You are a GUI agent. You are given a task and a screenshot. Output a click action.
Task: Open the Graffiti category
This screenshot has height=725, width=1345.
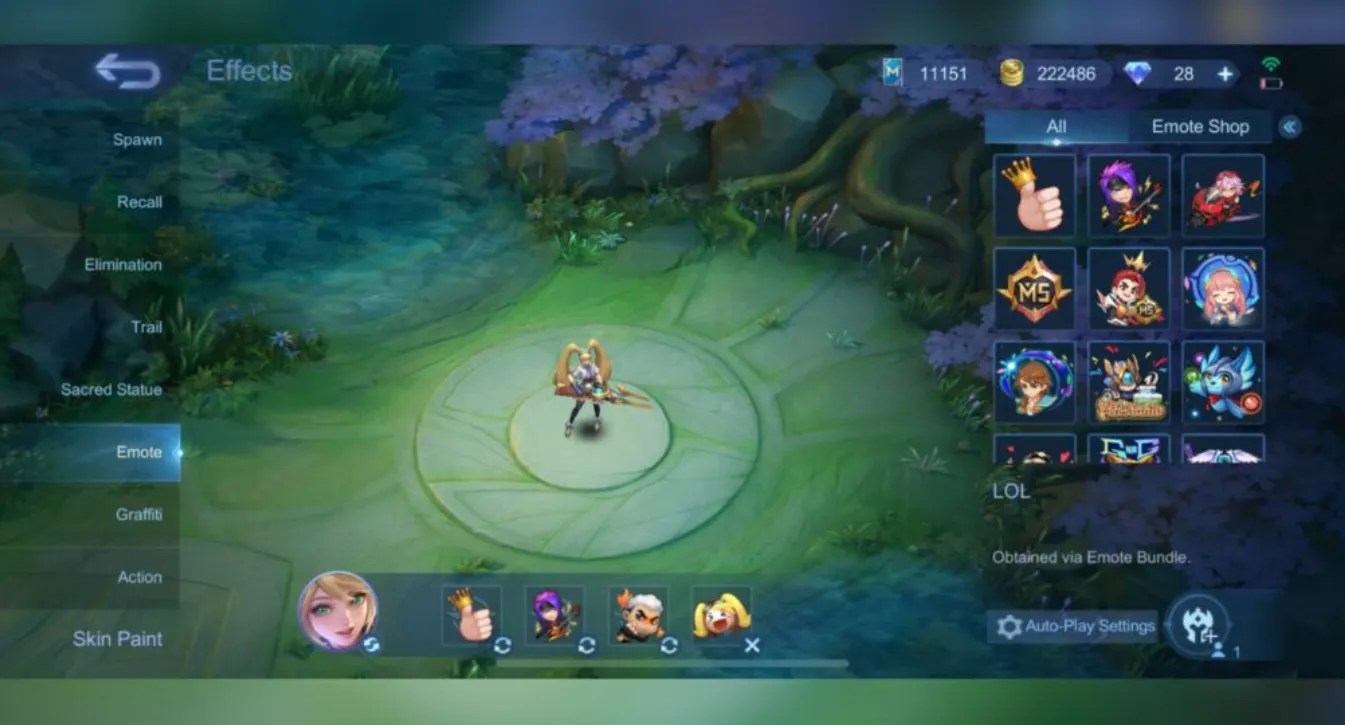[141, 514]
